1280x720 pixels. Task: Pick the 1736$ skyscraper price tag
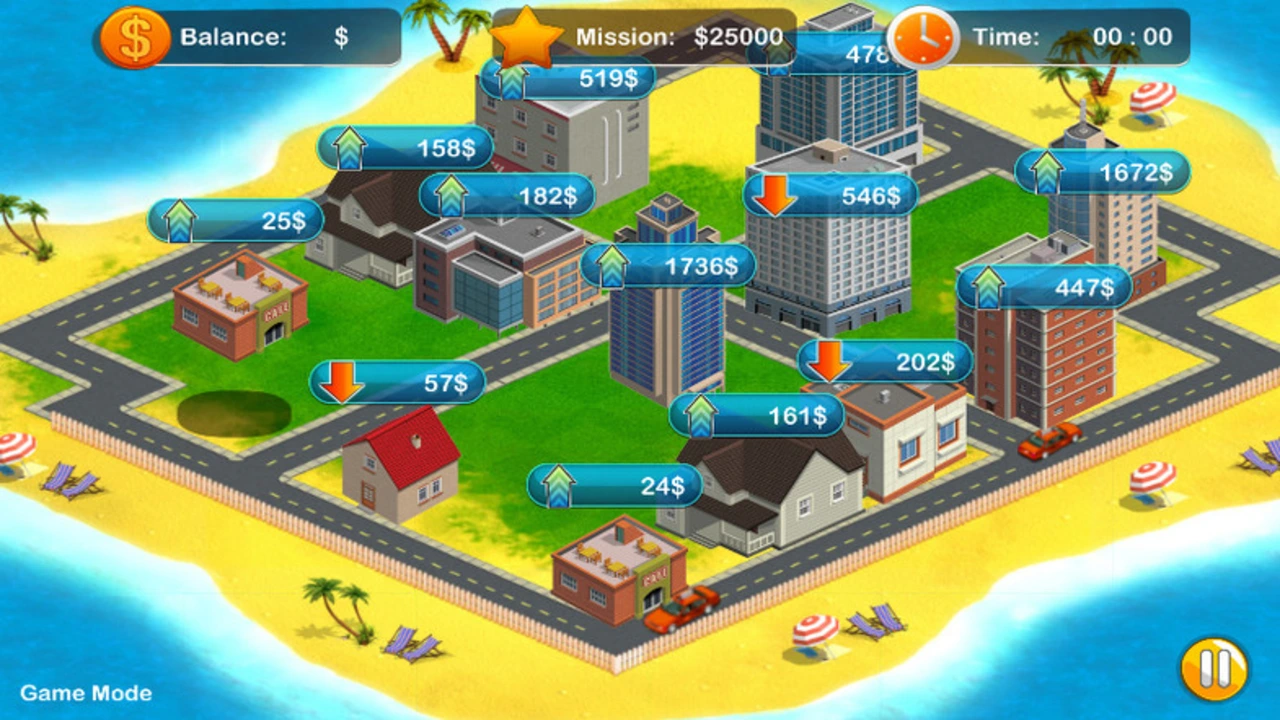click(668, 266)
